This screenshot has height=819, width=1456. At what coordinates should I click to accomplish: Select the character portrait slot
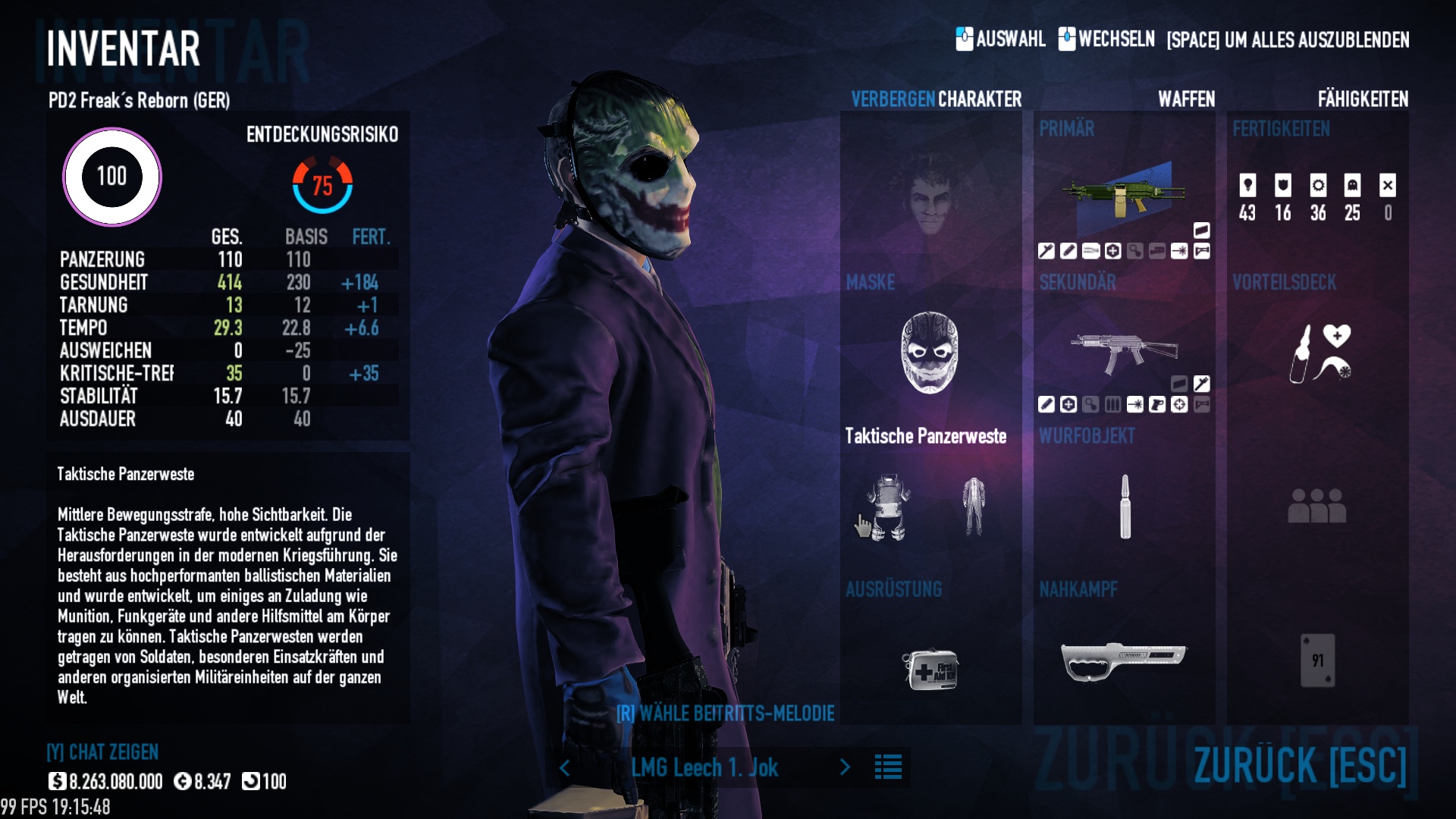click(x=930, y=199)
